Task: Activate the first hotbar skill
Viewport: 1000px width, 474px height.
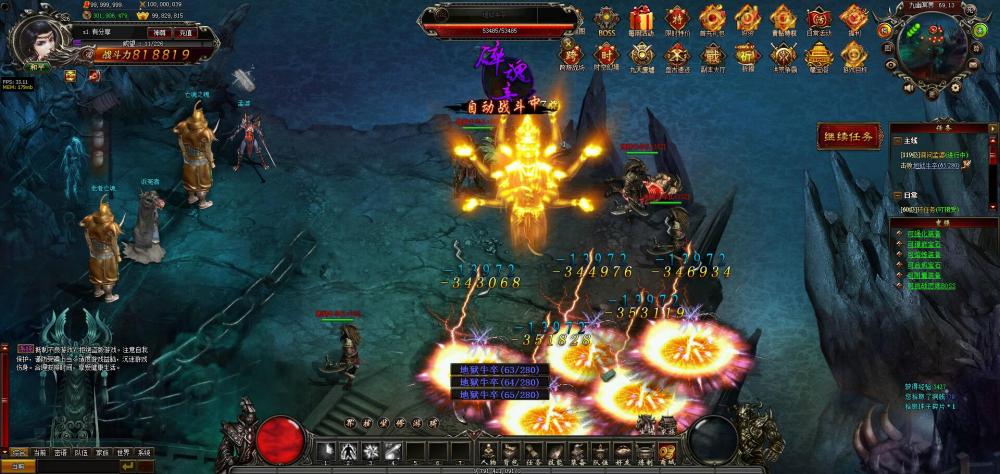Action: coord(326,451)
